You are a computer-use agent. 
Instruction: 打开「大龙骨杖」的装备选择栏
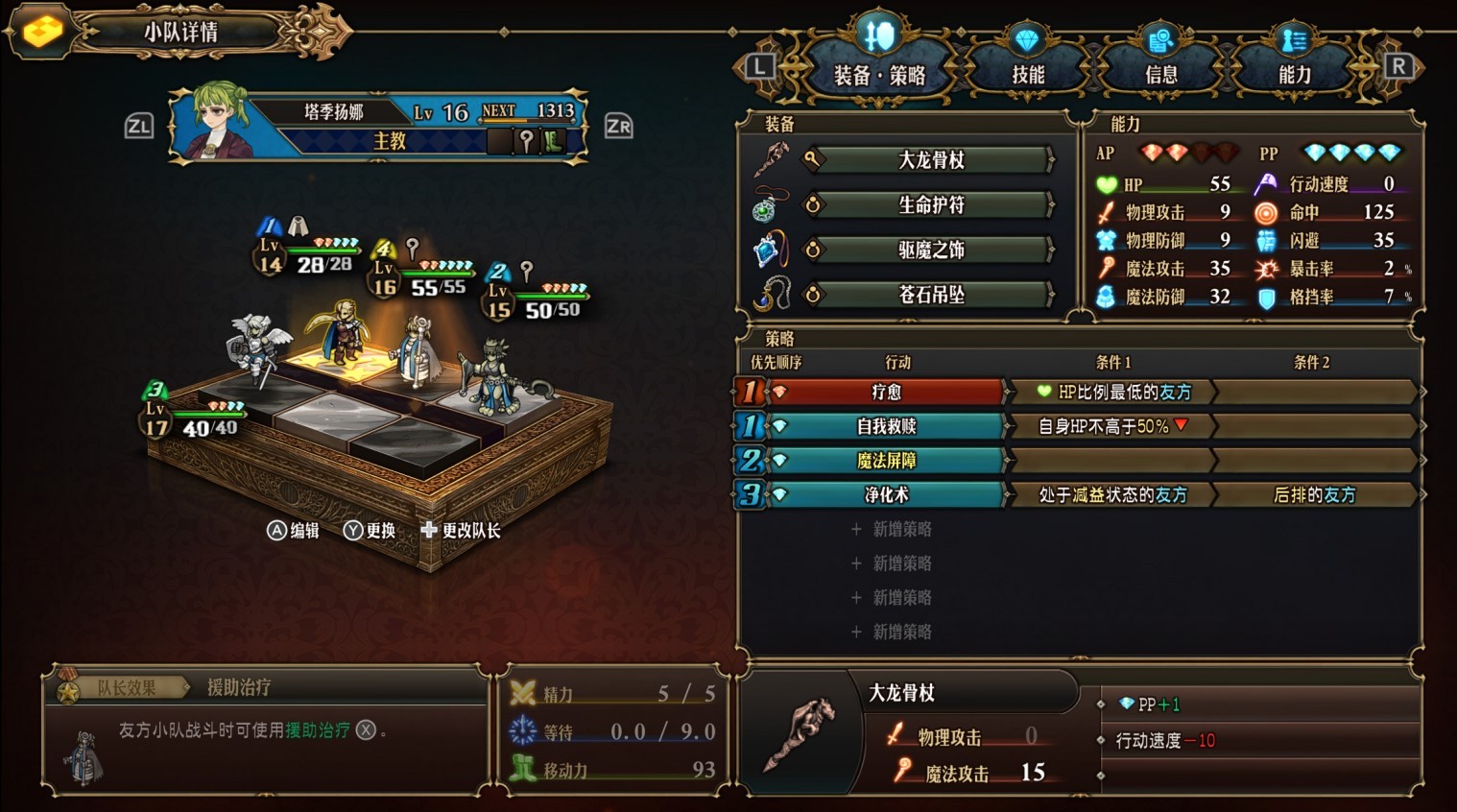coord(931,160)
